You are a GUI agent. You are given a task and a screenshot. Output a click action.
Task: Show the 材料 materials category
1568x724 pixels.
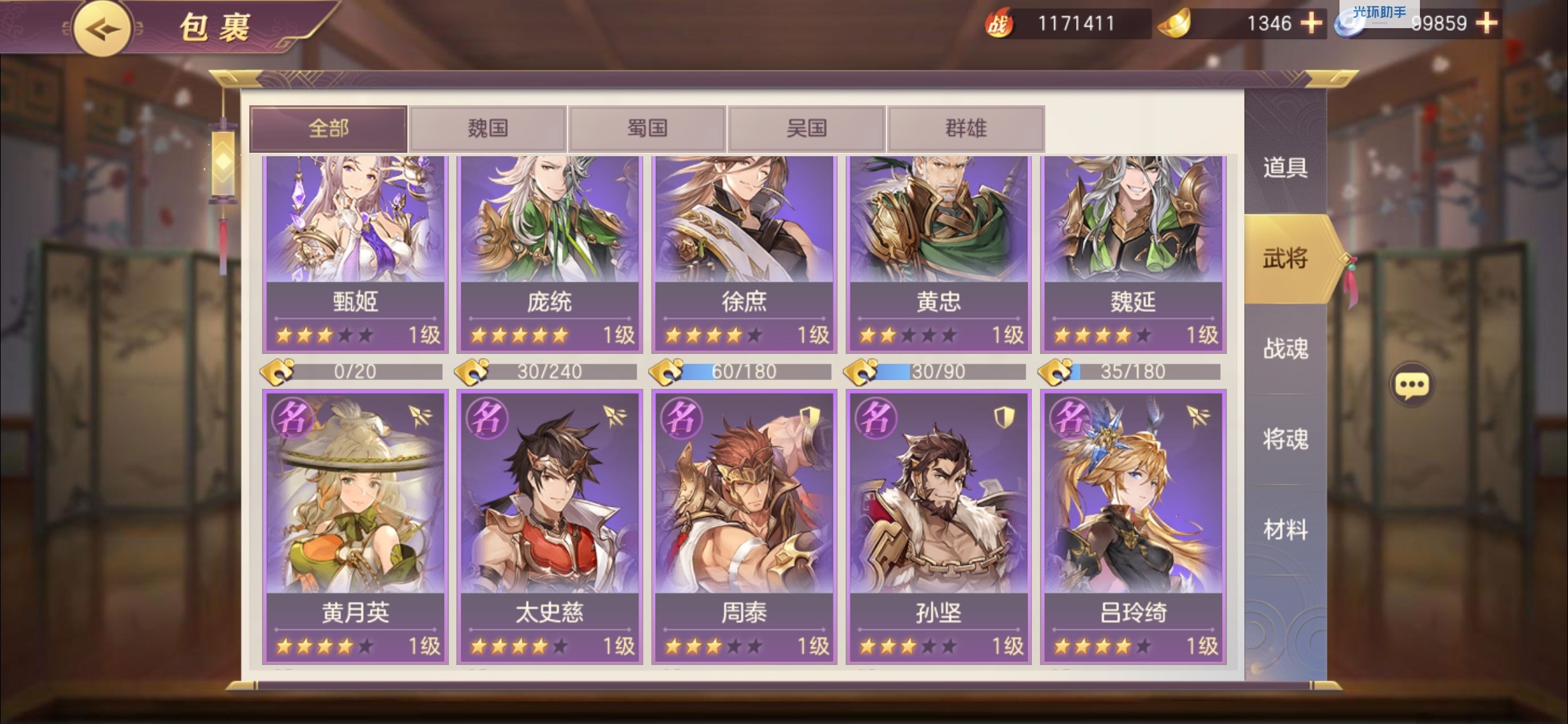[x=1285, y=530]
